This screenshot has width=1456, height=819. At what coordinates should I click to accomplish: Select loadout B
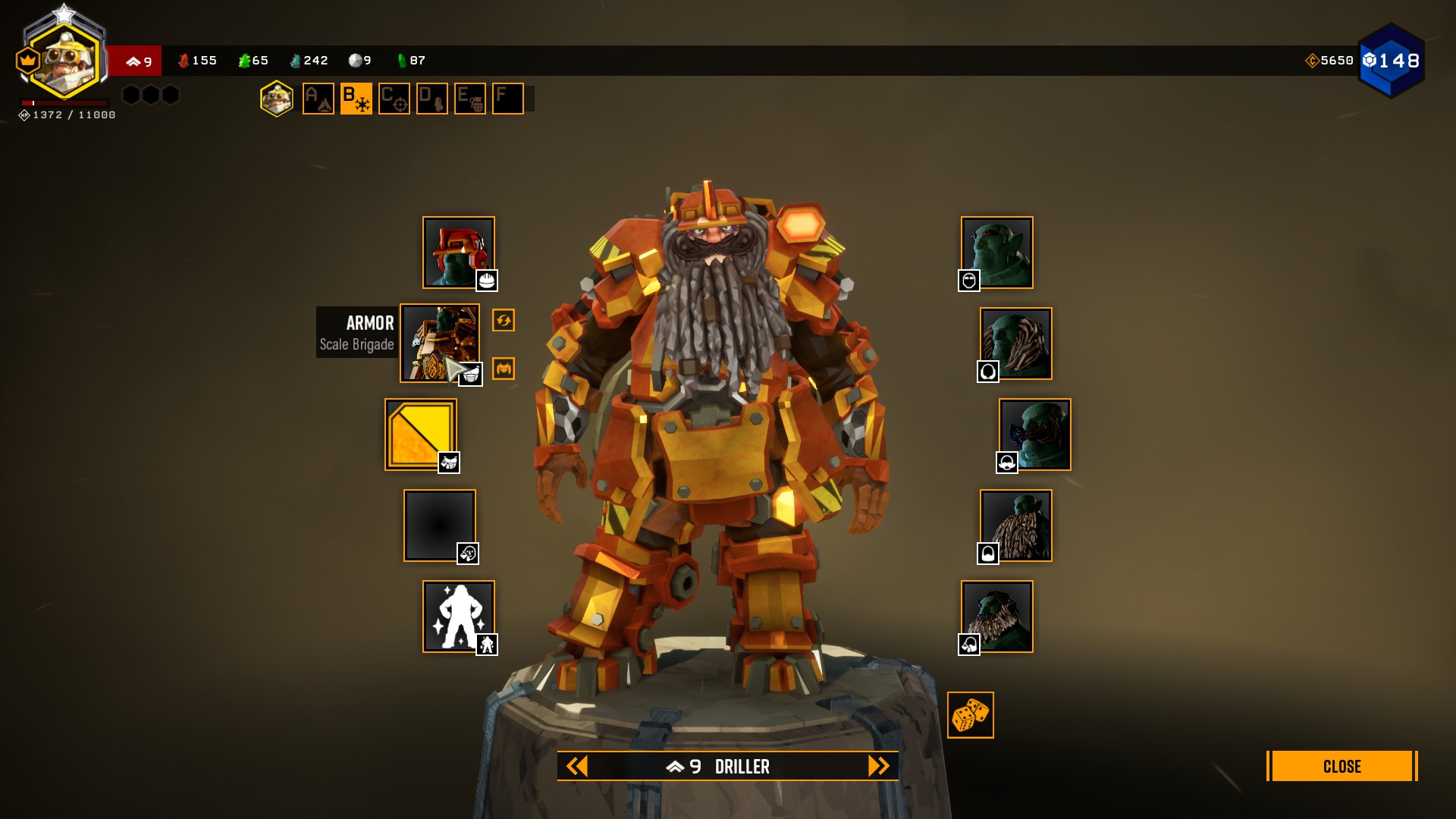point(356,99)
